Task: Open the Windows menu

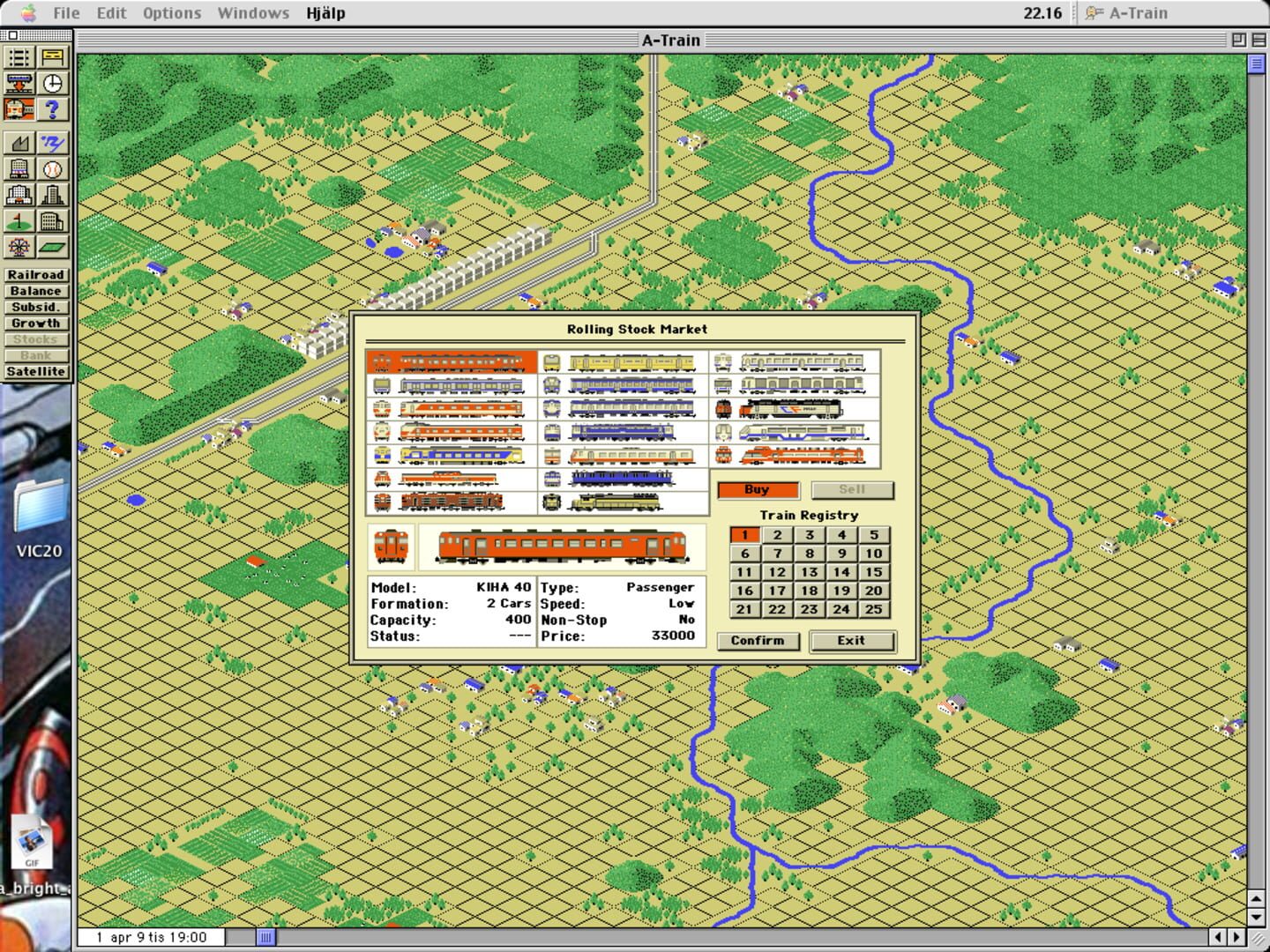Action: click(252, 12)
